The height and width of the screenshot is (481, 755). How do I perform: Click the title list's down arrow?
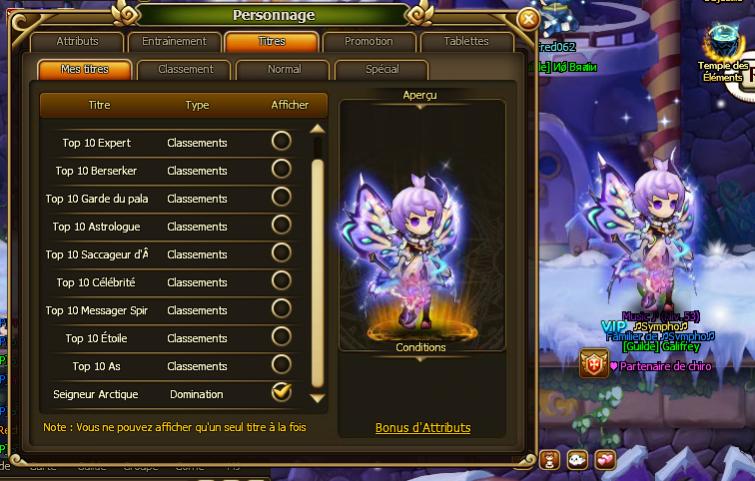click(x=318, y=398)
